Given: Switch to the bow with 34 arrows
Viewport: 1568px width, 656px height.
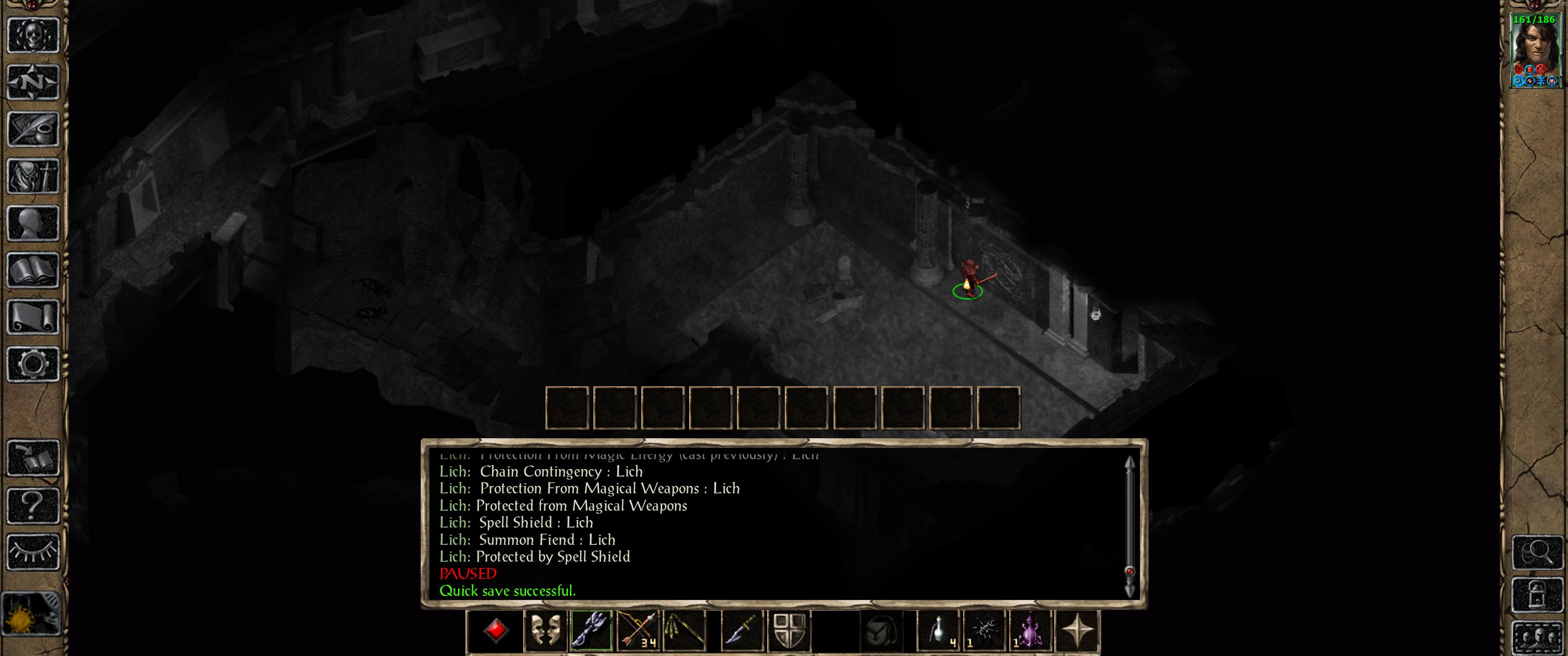Looking at the screenshot, I should coord(638,630).
